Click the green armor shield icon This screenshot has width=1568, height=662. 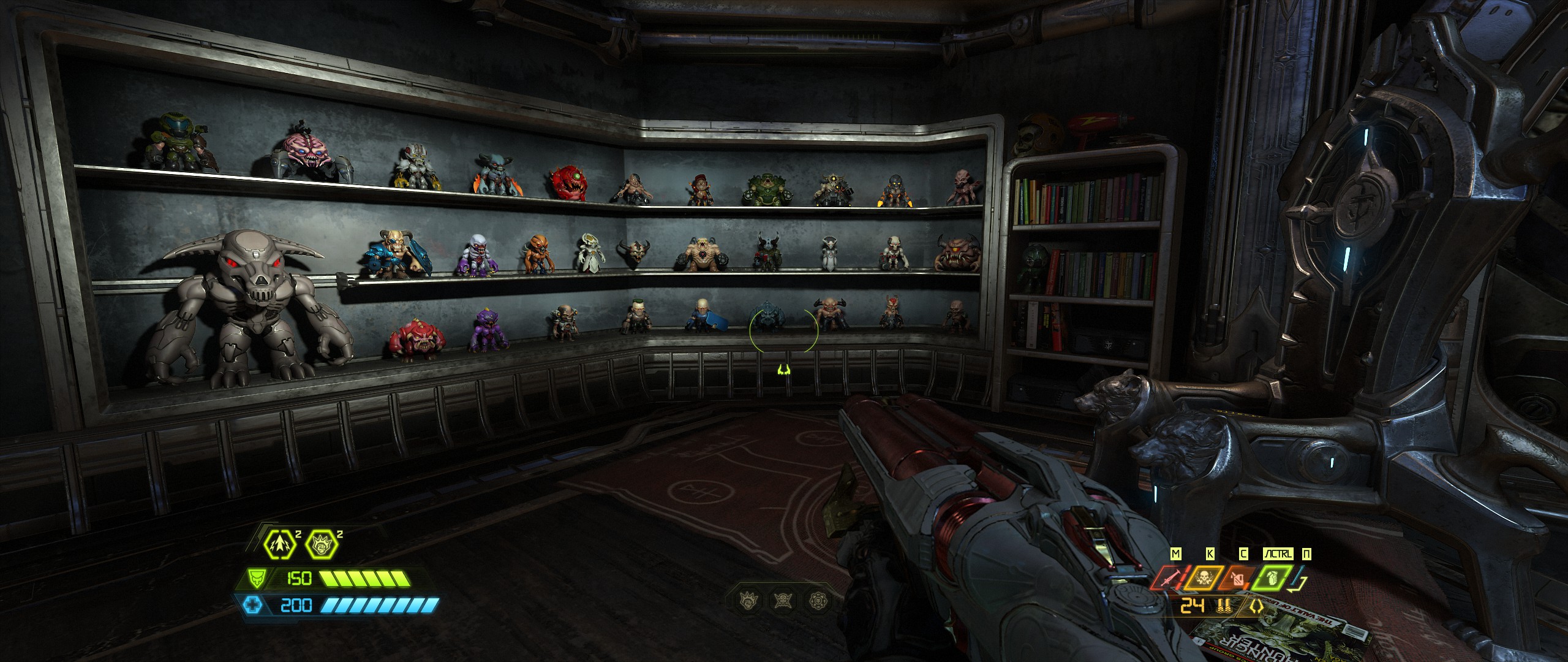[257, 578]
